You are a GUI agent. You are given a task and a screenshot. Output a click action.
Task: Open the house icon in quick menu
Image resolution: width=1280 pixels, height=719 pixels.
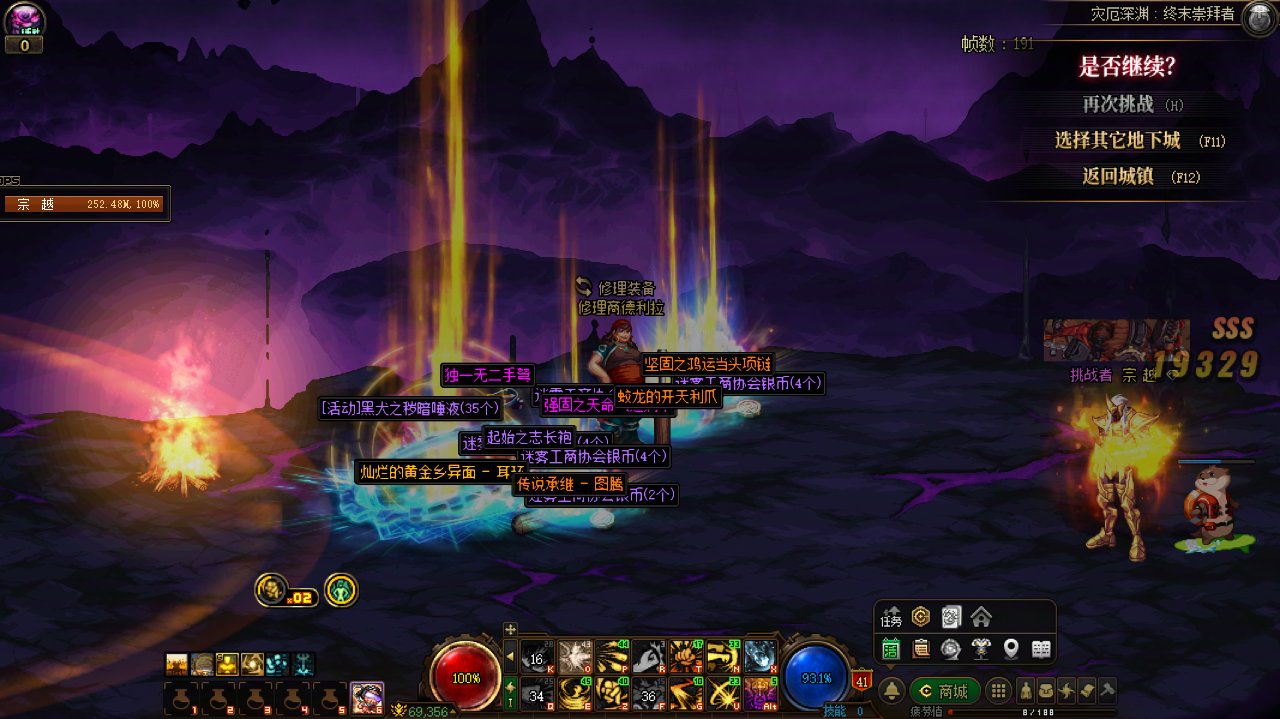click(981, 617)
